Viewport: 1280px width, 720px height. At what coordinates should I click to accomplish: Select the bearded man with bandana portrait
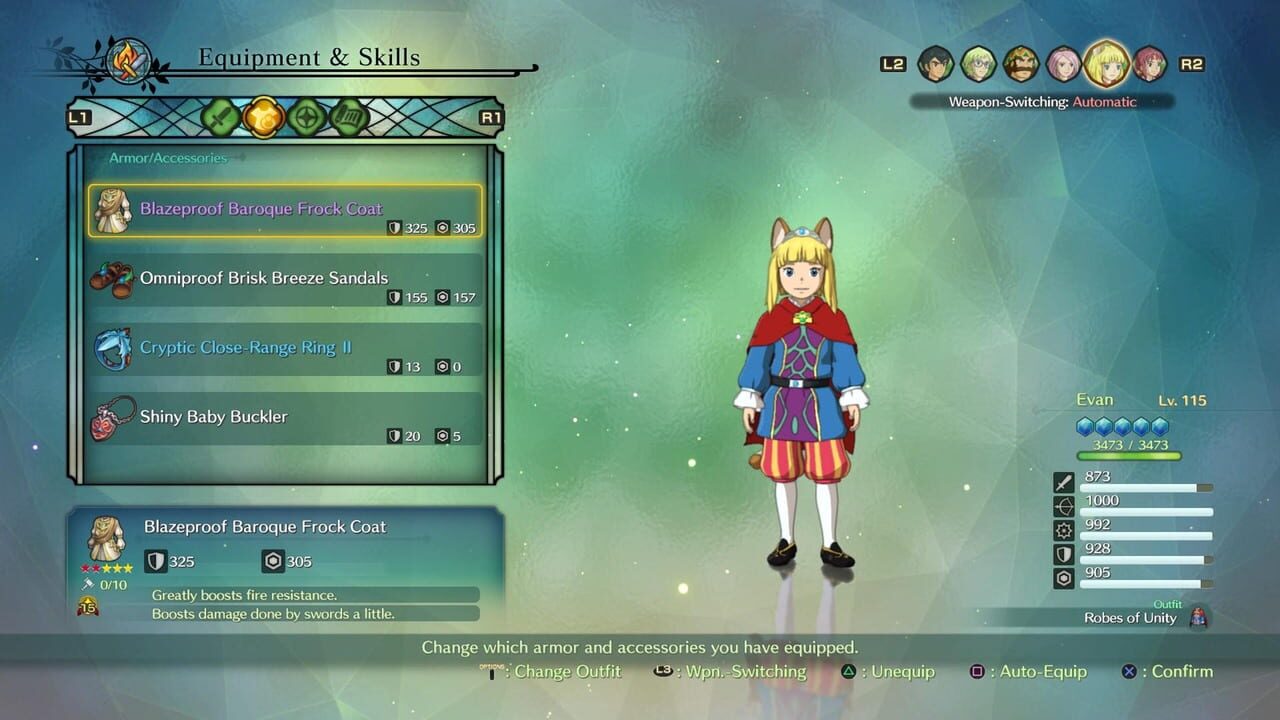1021,64
